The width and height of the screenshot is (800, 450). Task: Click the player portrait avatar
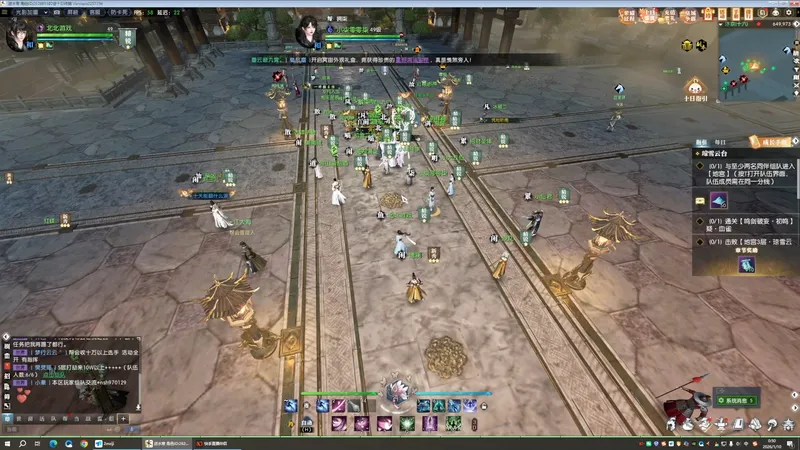tap(18, 35)
